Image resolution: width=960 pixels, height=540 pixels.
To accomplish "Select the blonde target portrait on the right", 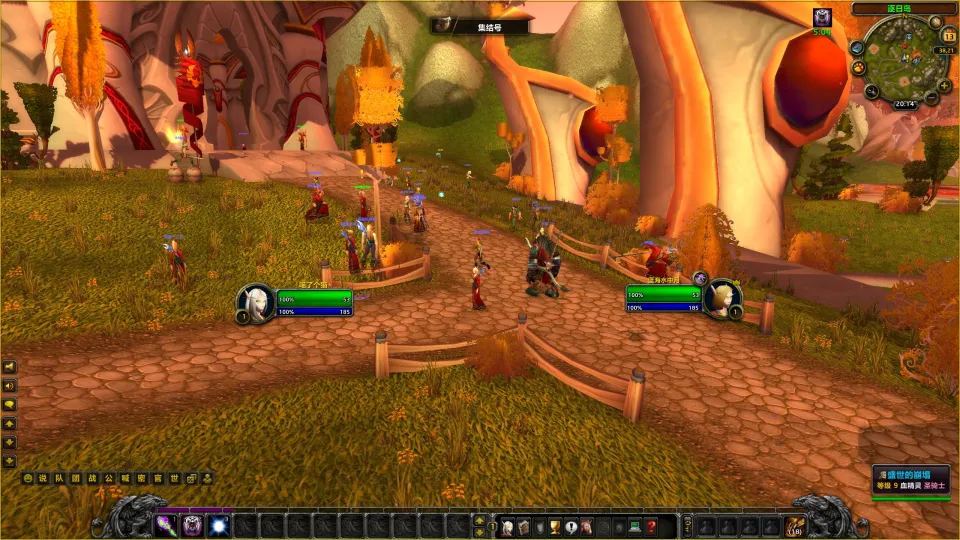I will click(x=722, y=300).
